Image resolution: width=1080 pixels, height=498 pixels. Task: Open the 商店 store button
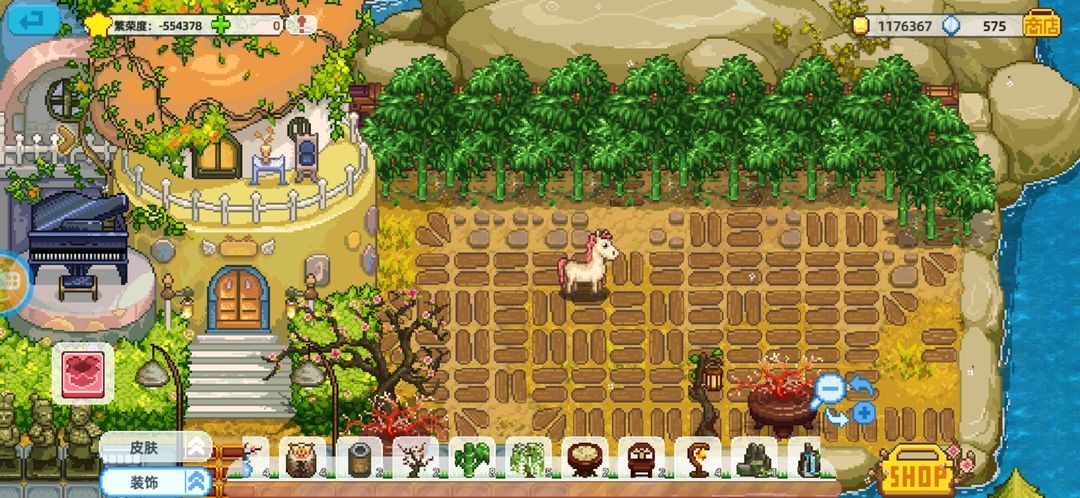pyautogui.click(x=1041, y=25)
